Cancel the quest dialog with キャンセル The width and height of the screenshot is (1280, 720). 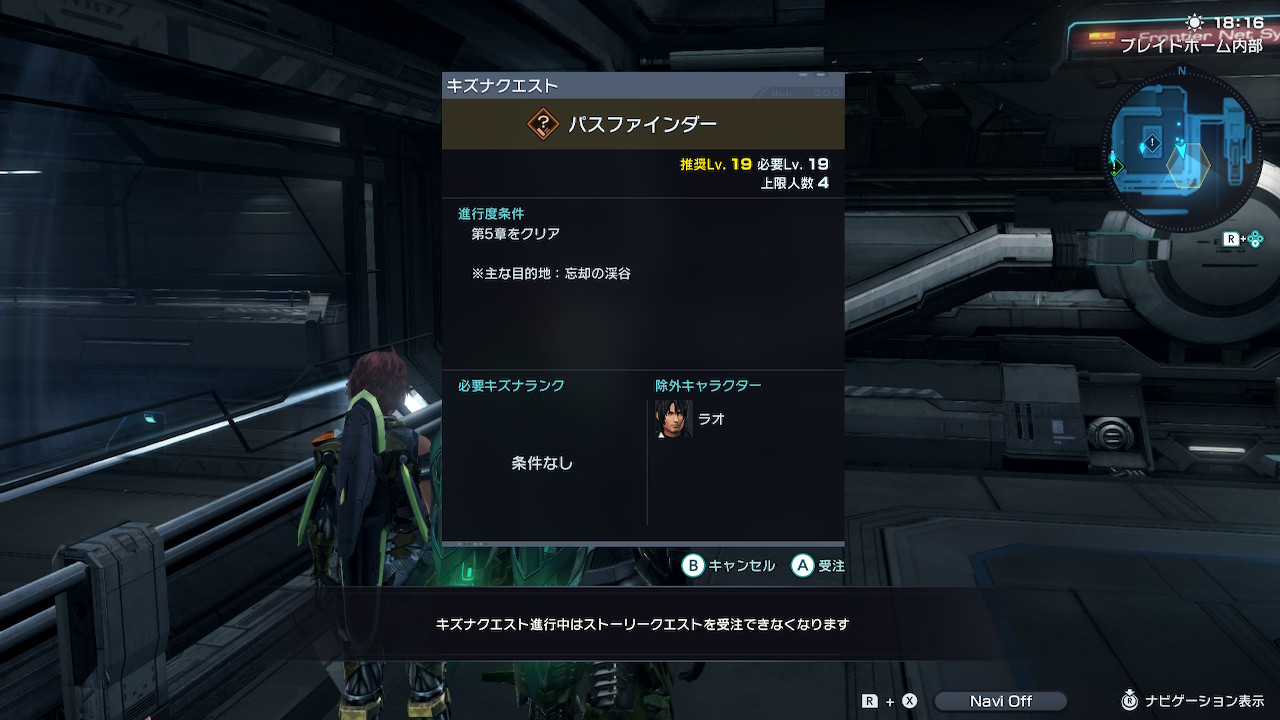point(729,566)
